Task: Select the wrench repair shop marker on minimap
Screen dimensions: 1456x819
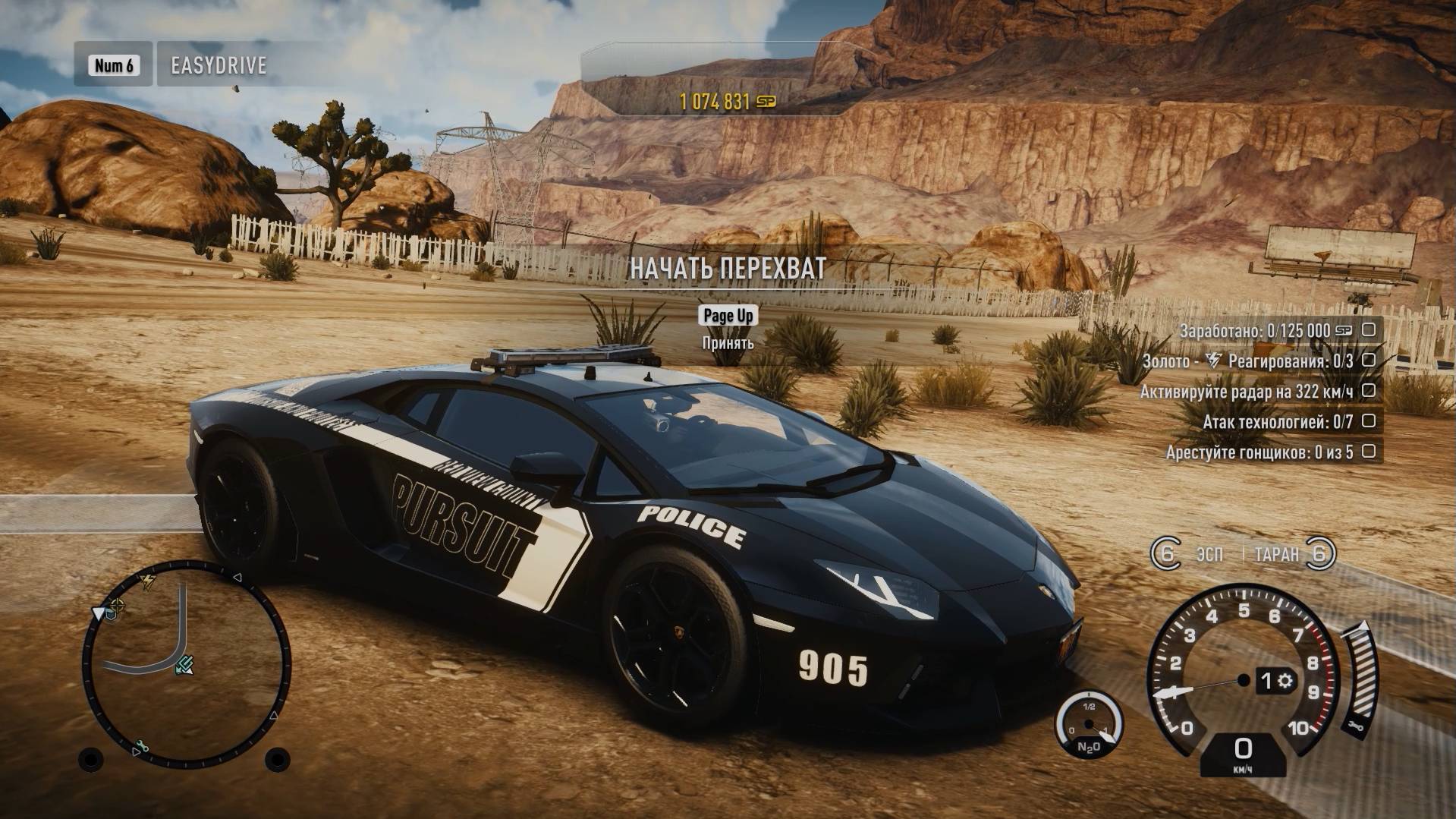Action: point(142,746)
